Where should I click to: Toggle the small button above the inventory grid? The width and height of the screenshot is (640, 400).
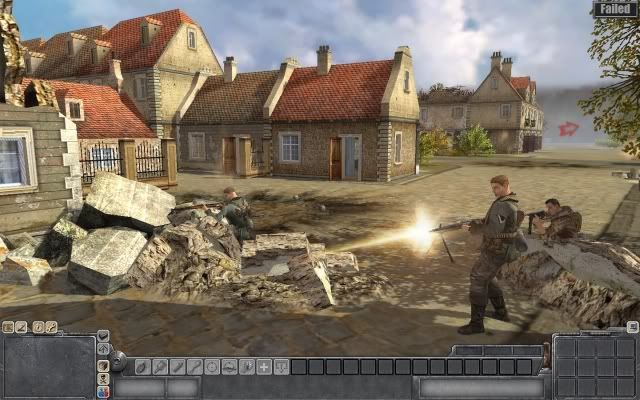pyautogui.click(x=632, y=327)
